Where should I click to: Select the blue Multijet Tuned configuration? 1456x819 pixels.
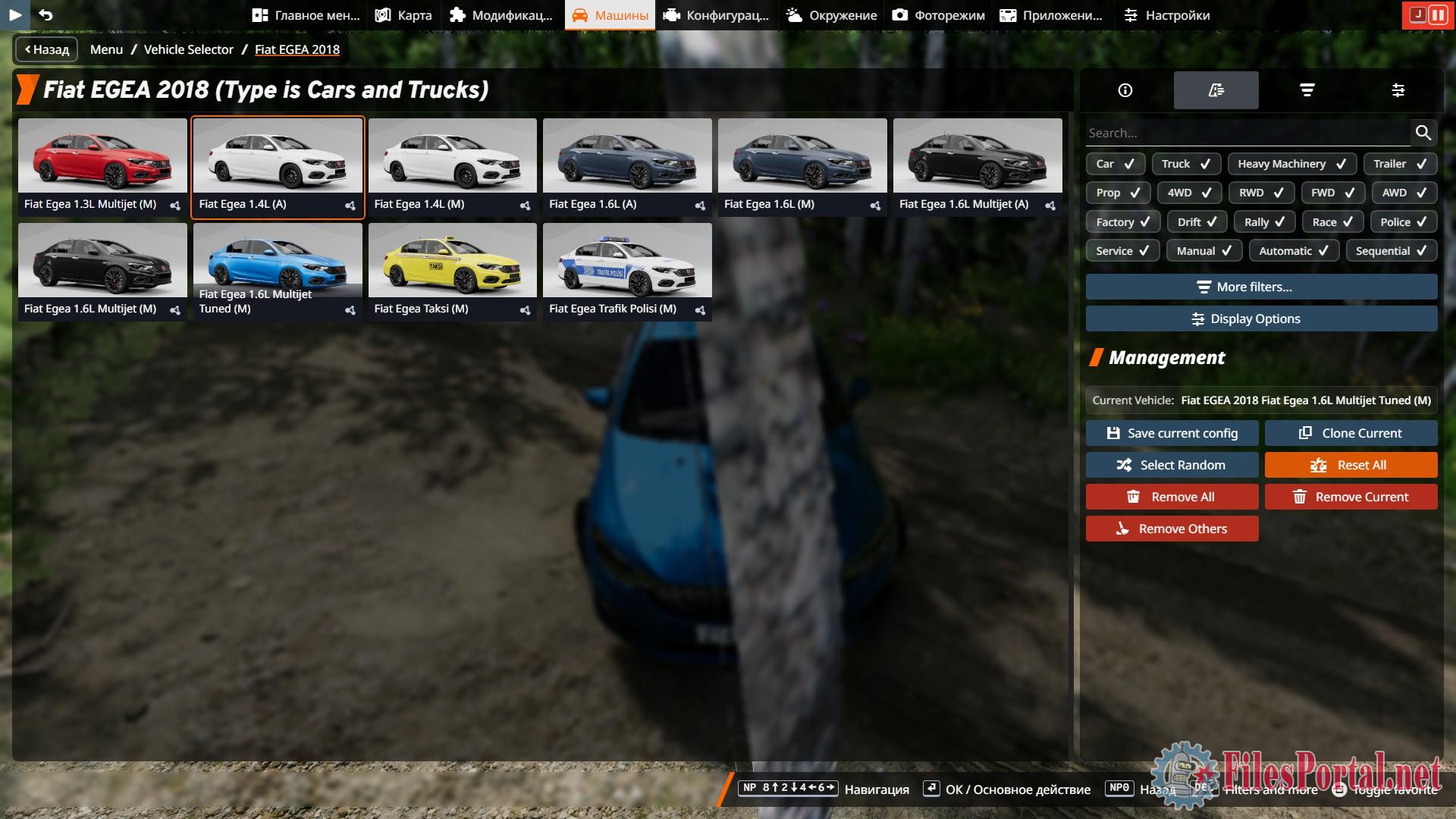coord(278,271)
